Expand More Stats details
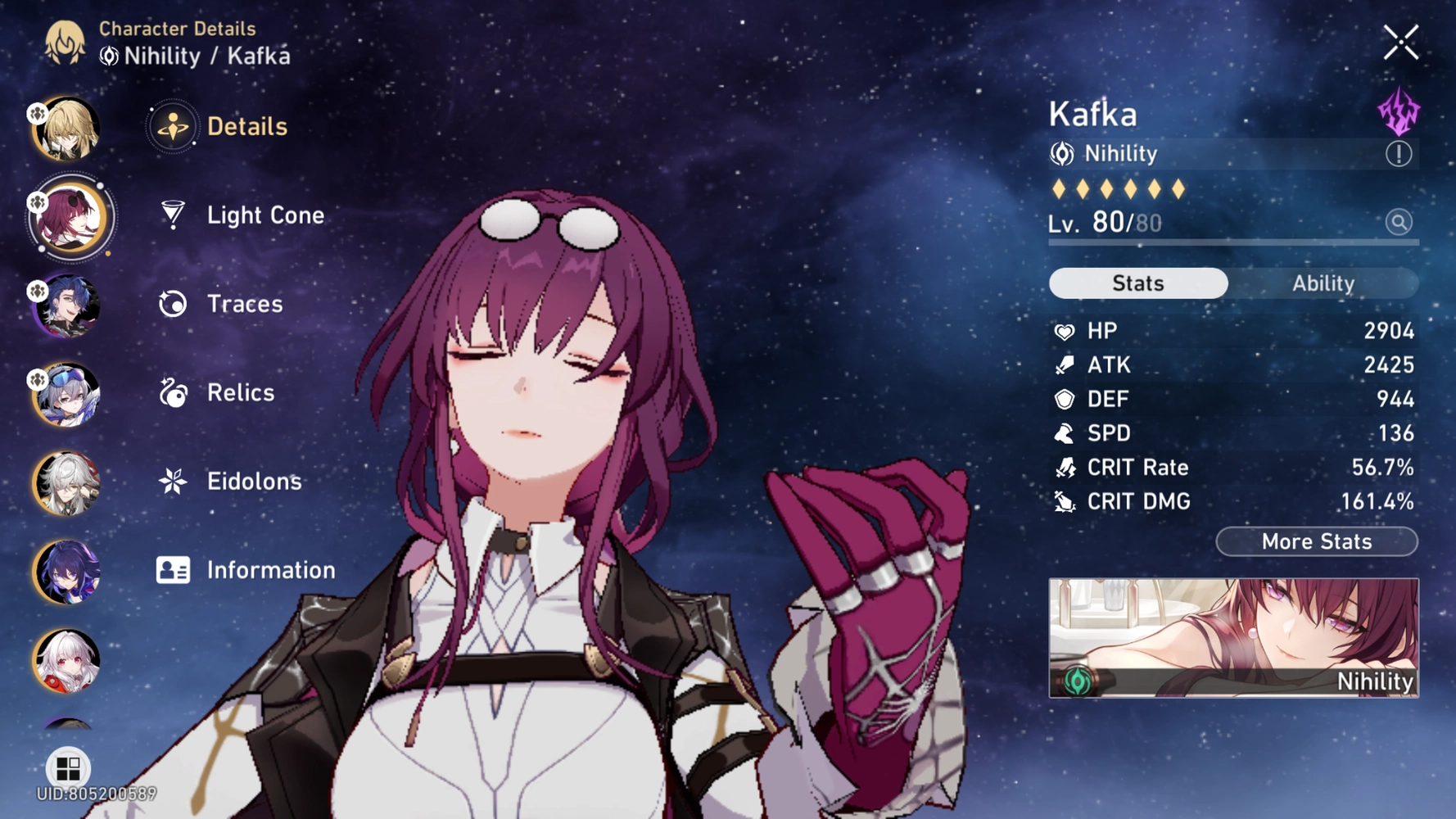Viewport: 1456px width, 819px height. click(1316, 541)
